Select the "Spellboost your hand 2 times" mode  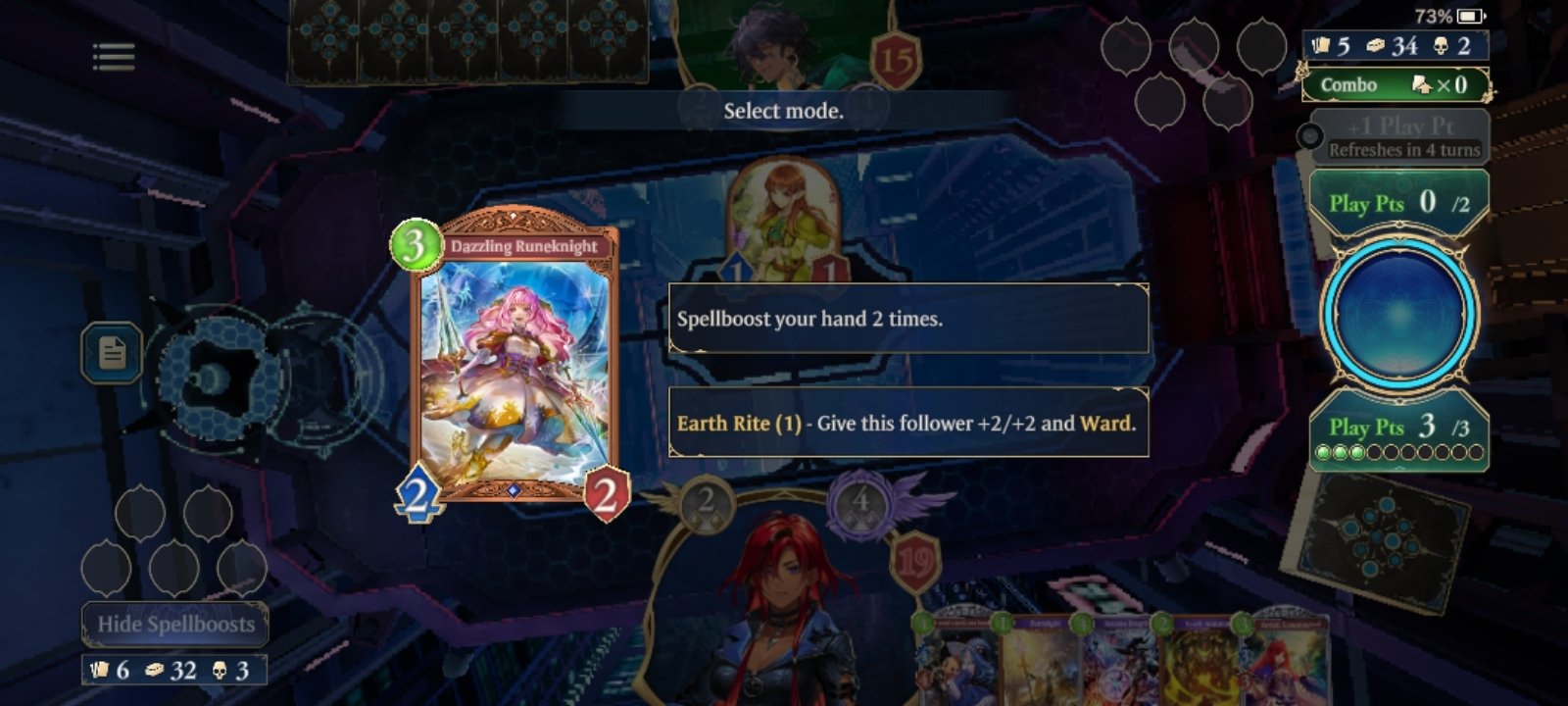pos(906,321)
